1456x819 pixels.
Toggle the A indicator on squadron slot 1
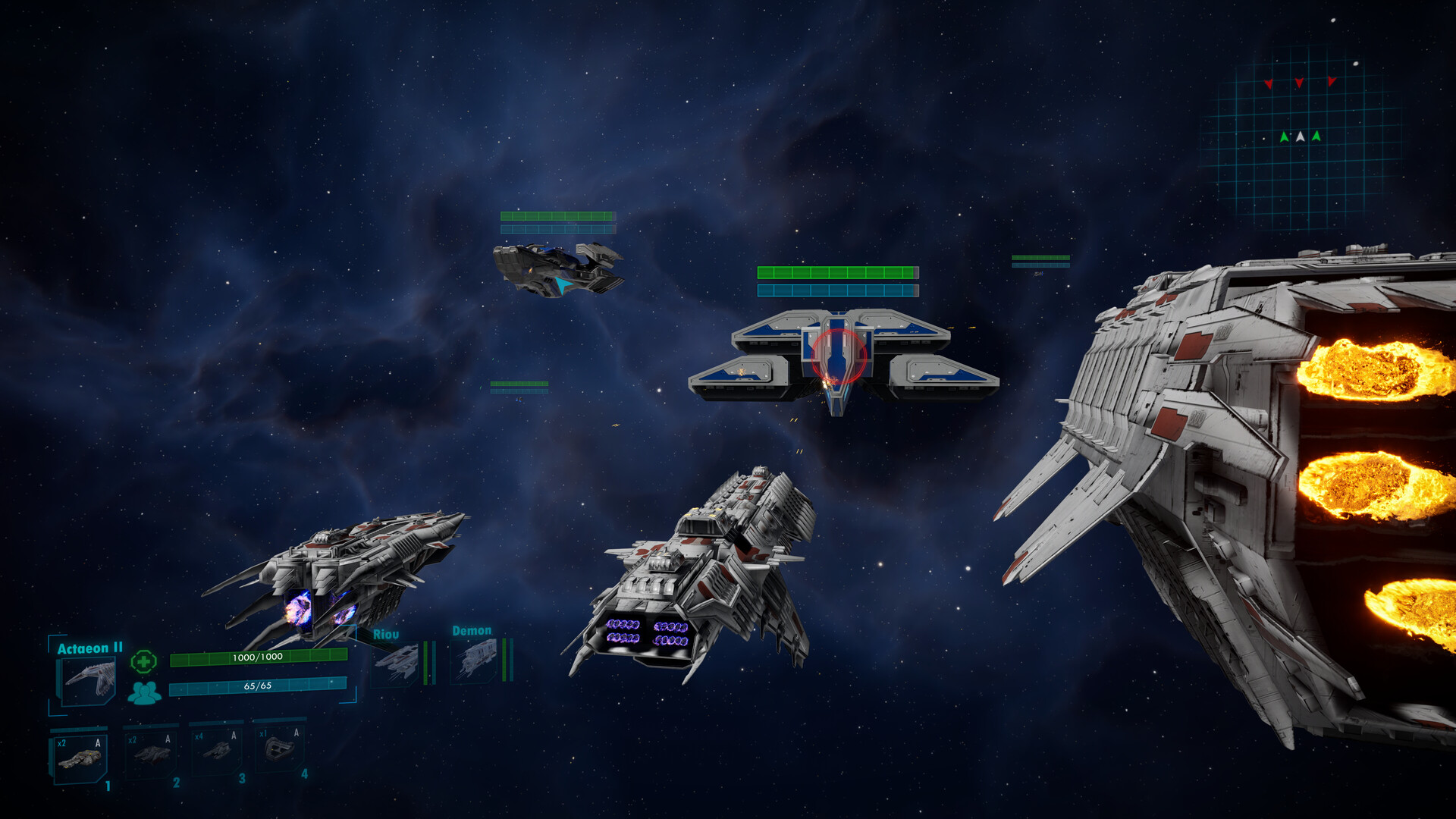(97, 744)
